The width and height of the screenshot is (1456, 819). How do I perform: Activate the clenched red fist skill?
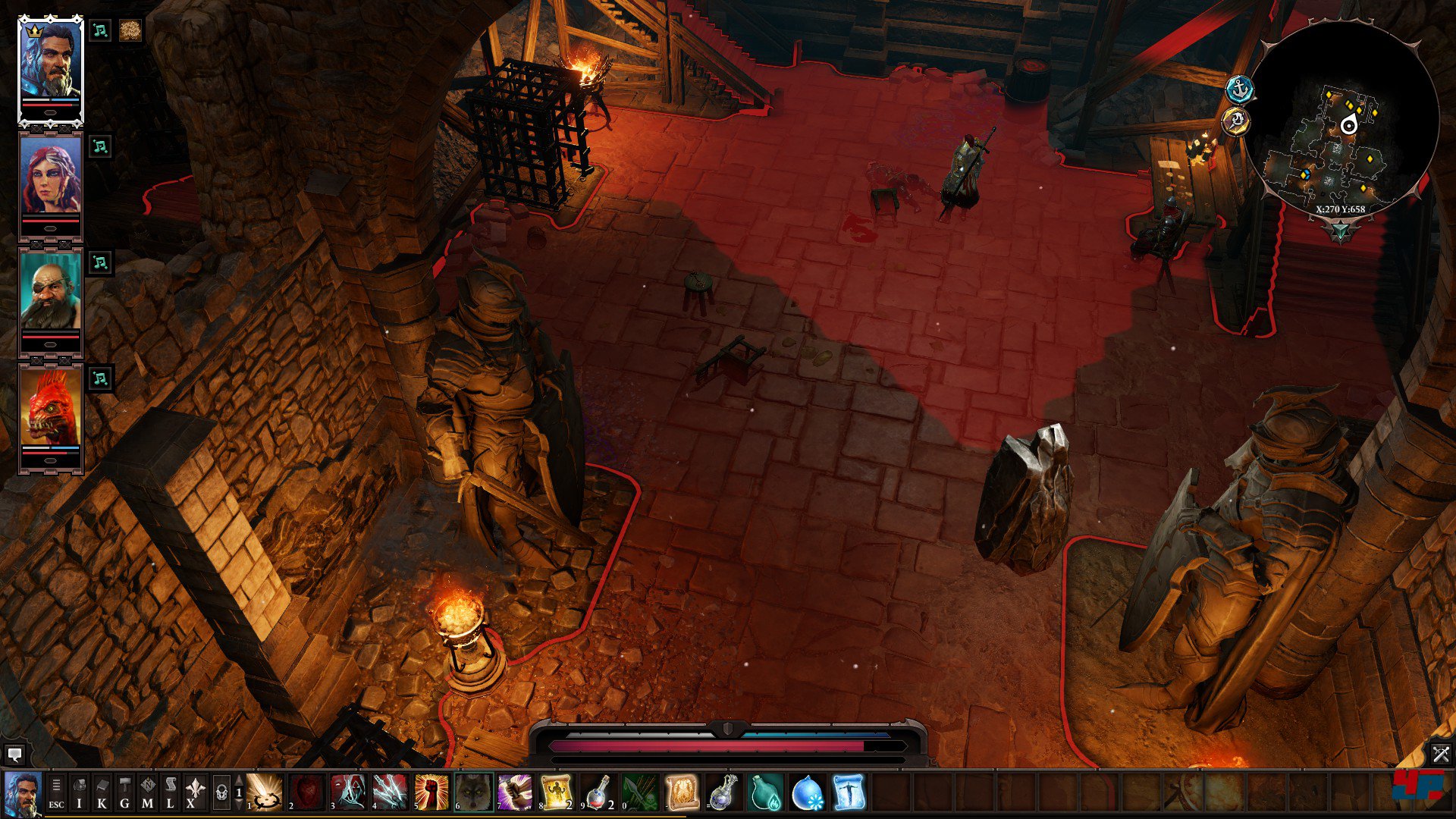(x=431, y=792)
